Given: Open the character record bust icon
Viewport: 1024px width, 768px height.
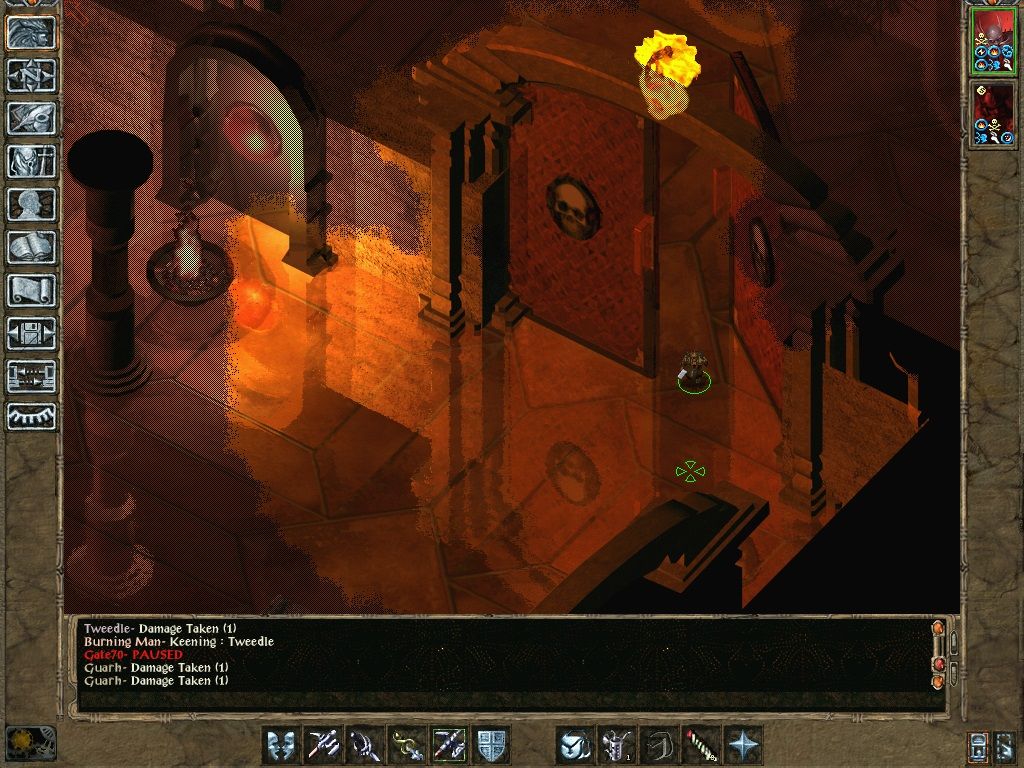Looking at the screenshot, I should (x=31, y=205).
